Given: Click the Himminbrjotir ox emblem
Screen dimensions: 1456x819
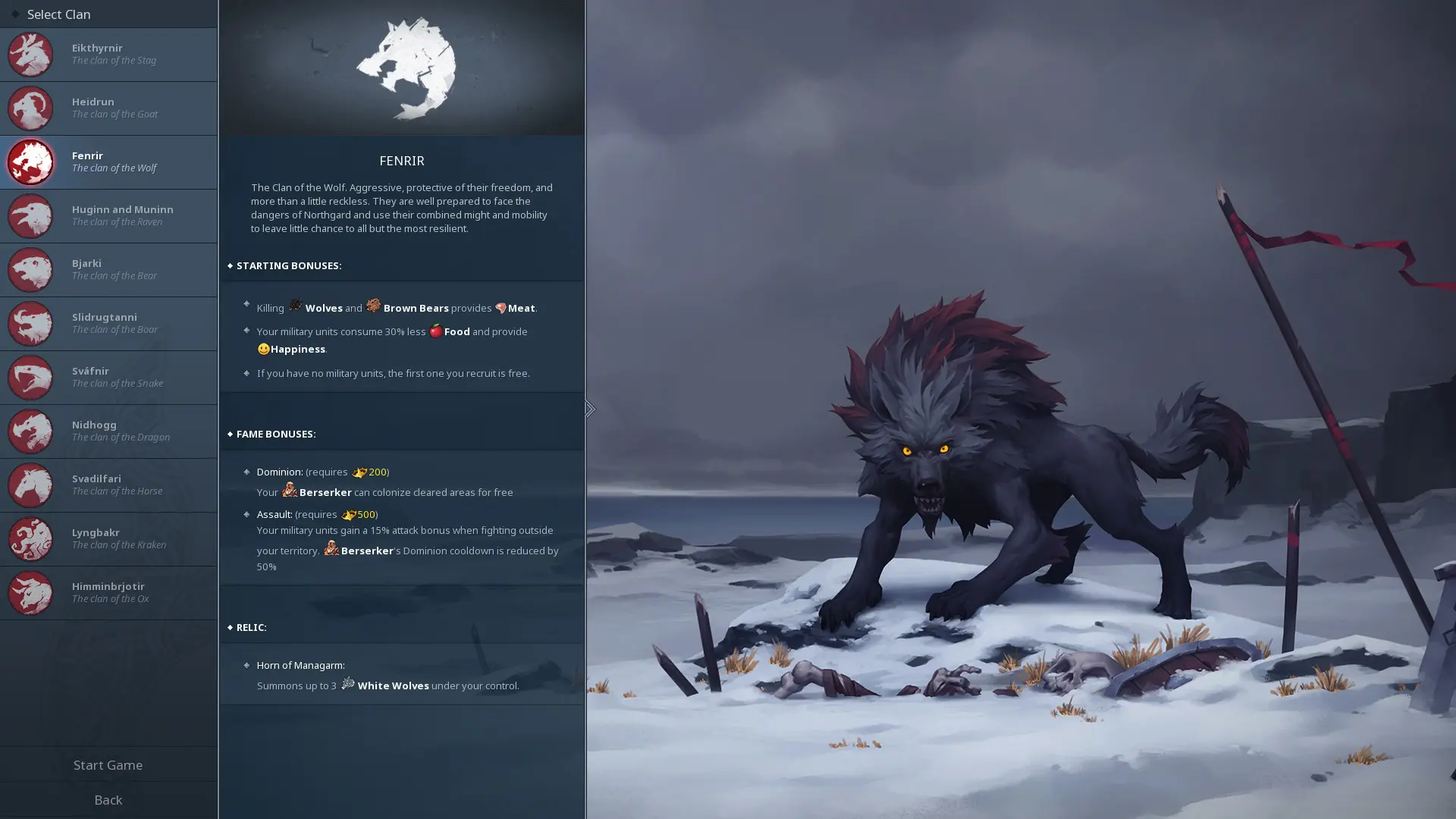Looking at the screenshot, I should click(x=30, y=592).
